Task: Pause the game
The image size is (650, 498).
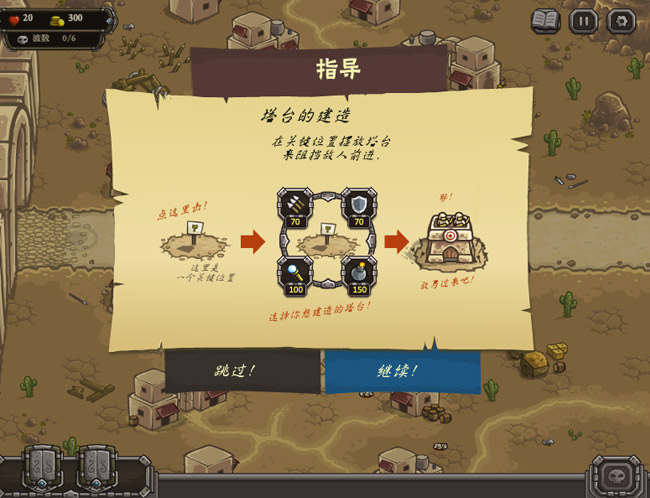Action: coord(583,20)
